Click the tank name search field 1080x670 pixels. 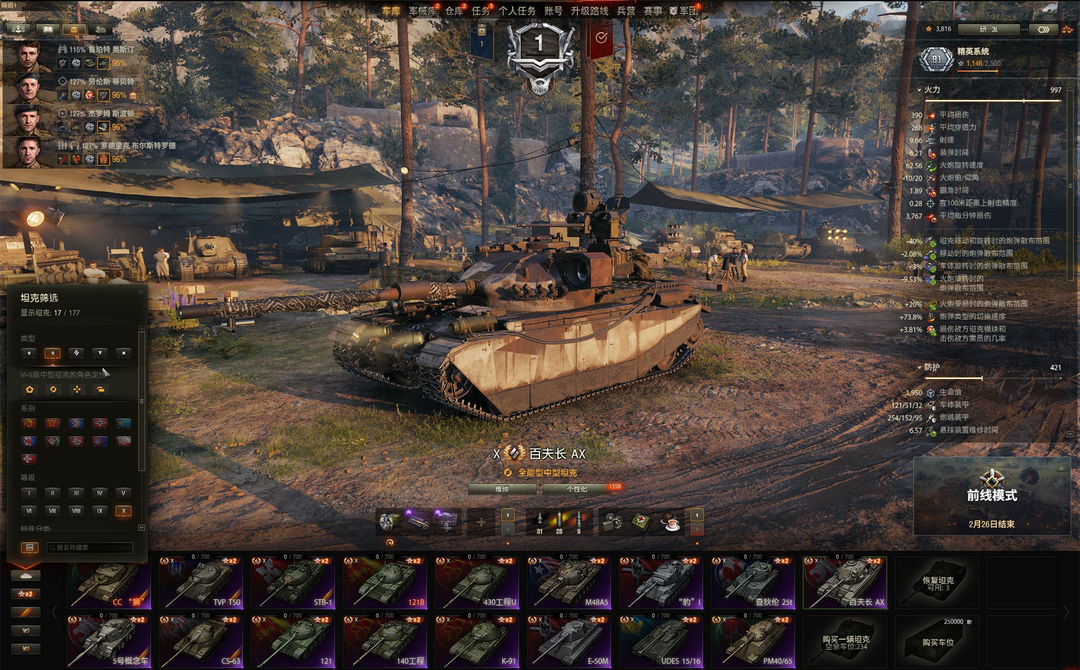pos(90,548)
